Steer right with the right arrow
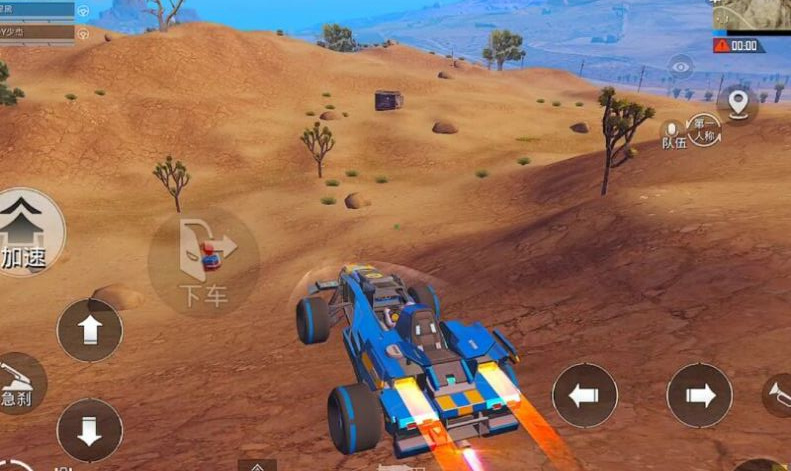The height and width of the screenshot is (471, 791). coord(700,395)
